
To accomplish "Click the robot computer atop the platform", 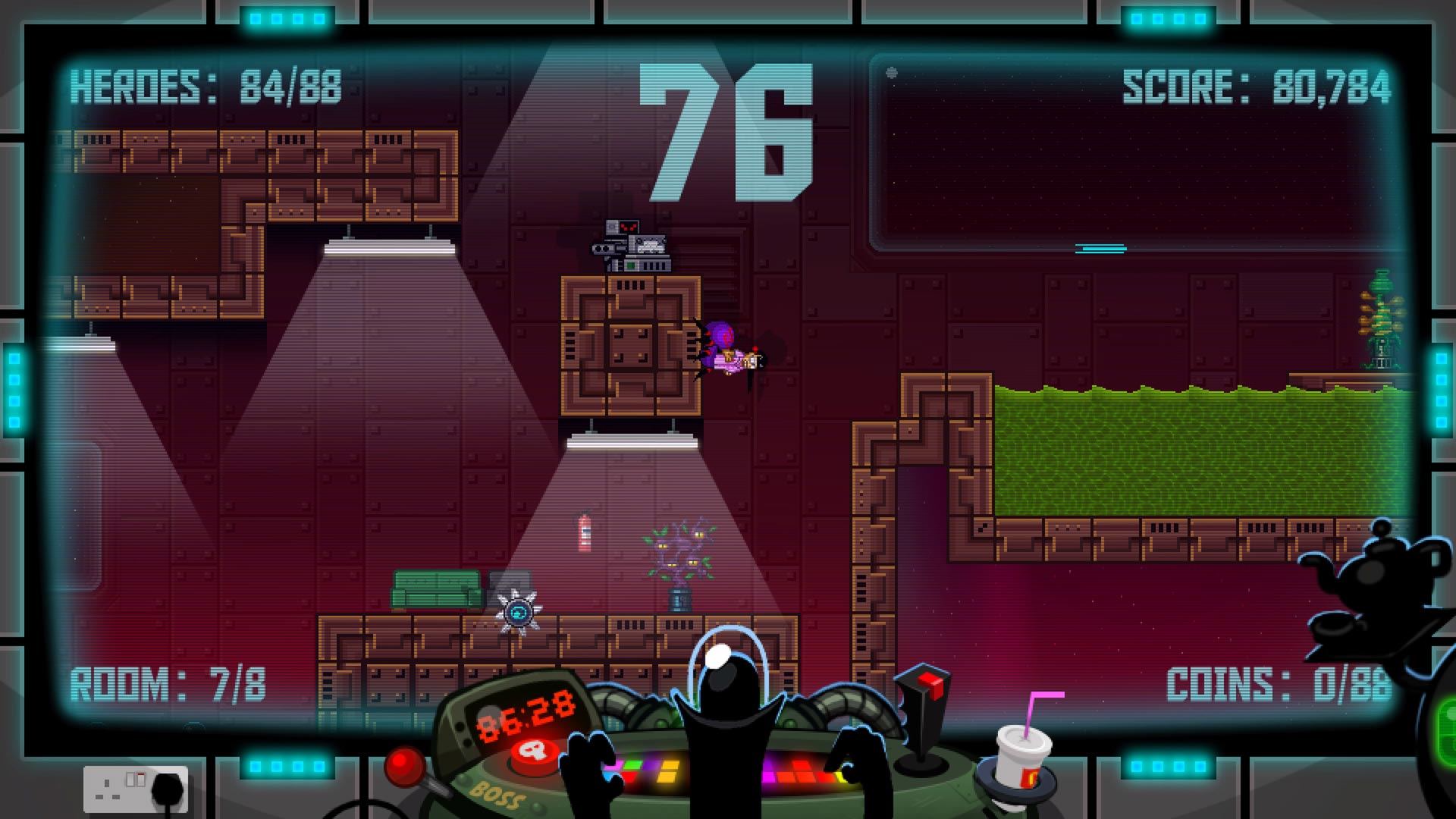I will pos(629,243).
